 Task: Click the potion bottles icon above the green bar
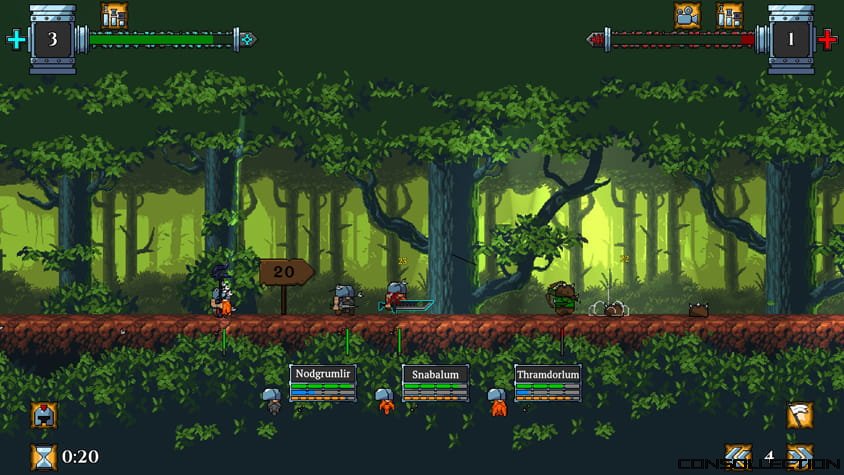(114, 15)
